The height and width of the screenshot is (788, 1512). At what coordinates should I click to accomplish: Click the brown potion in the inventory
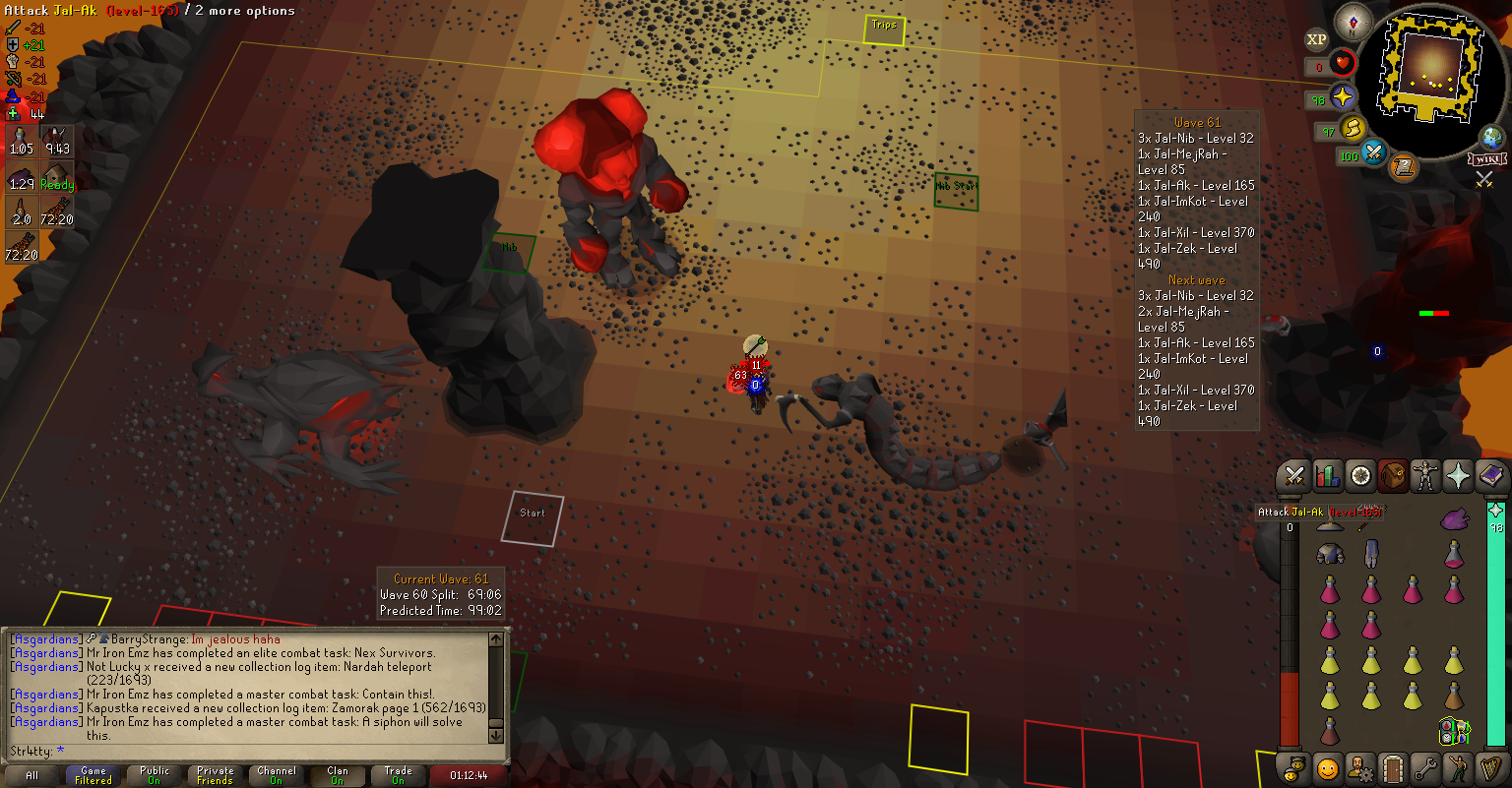click(1454, 697)
